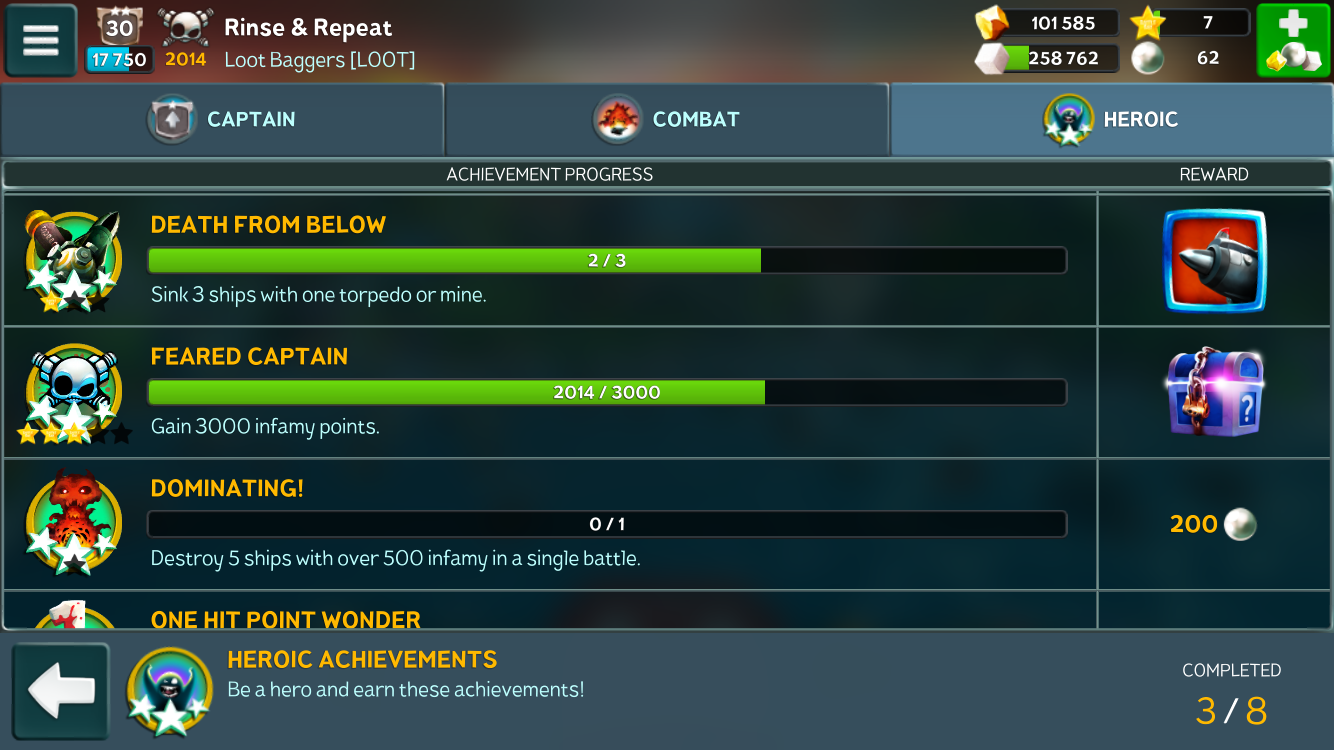Tap the 200 pearls reward
Image resolution: width=1334 pixels, height=750 pixels.
(1213, 524)
